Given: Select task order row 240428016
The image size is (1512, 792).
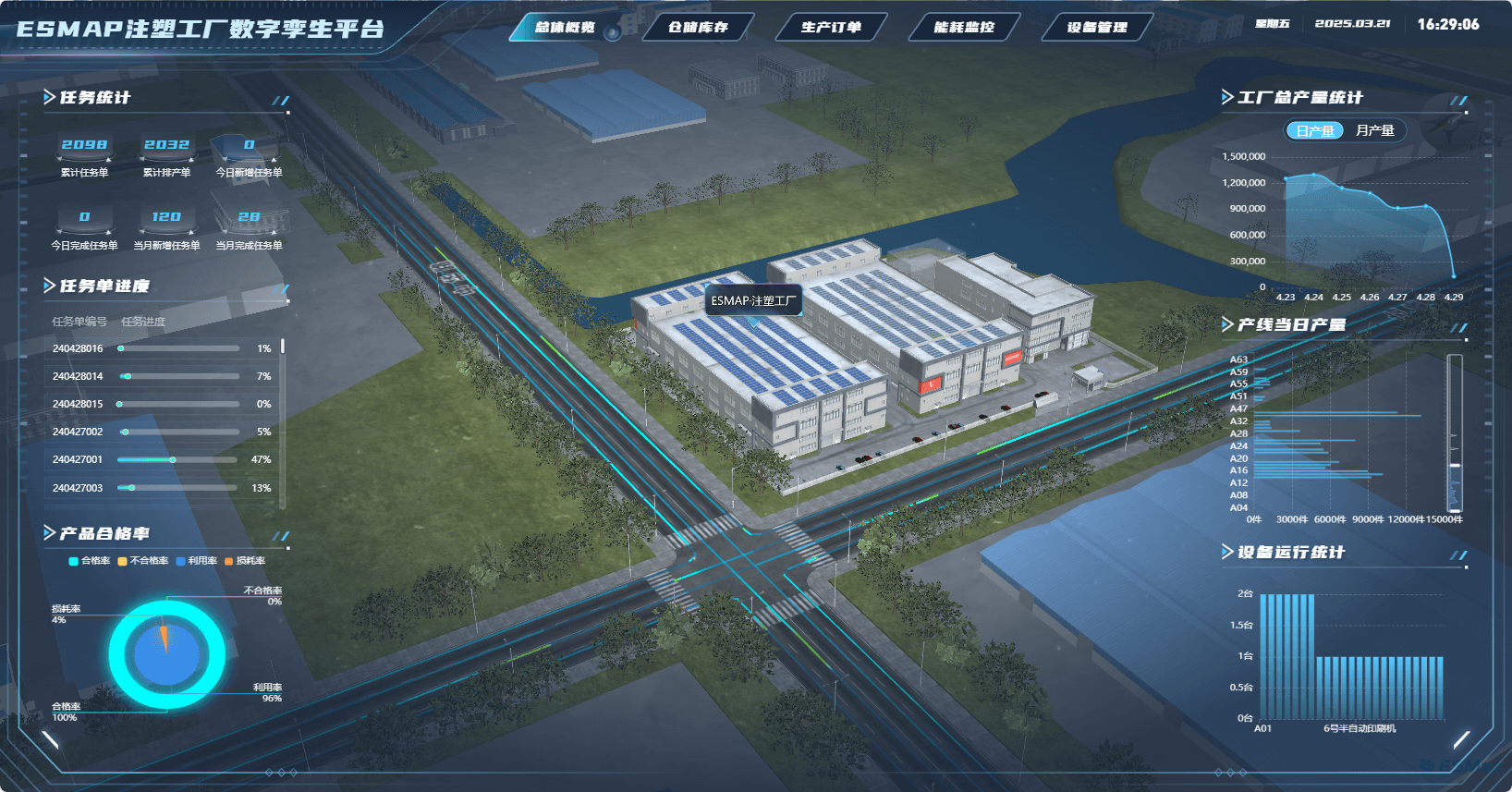Looking at the screenshot, I should click(162, 348).
